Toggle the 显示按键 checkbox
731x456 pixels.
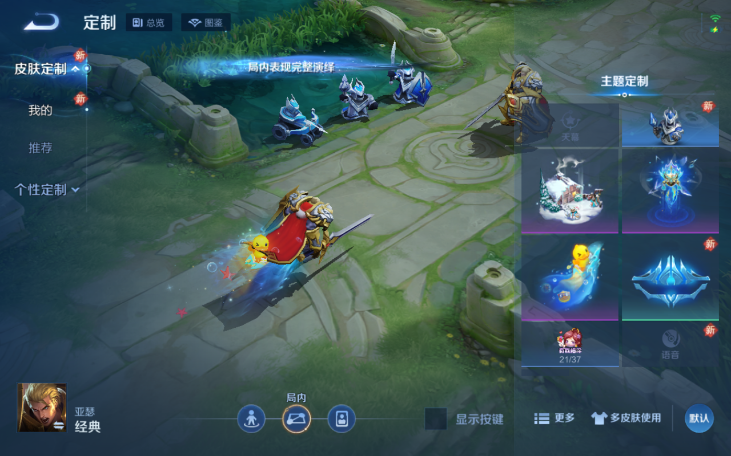[x=435, y=419]
